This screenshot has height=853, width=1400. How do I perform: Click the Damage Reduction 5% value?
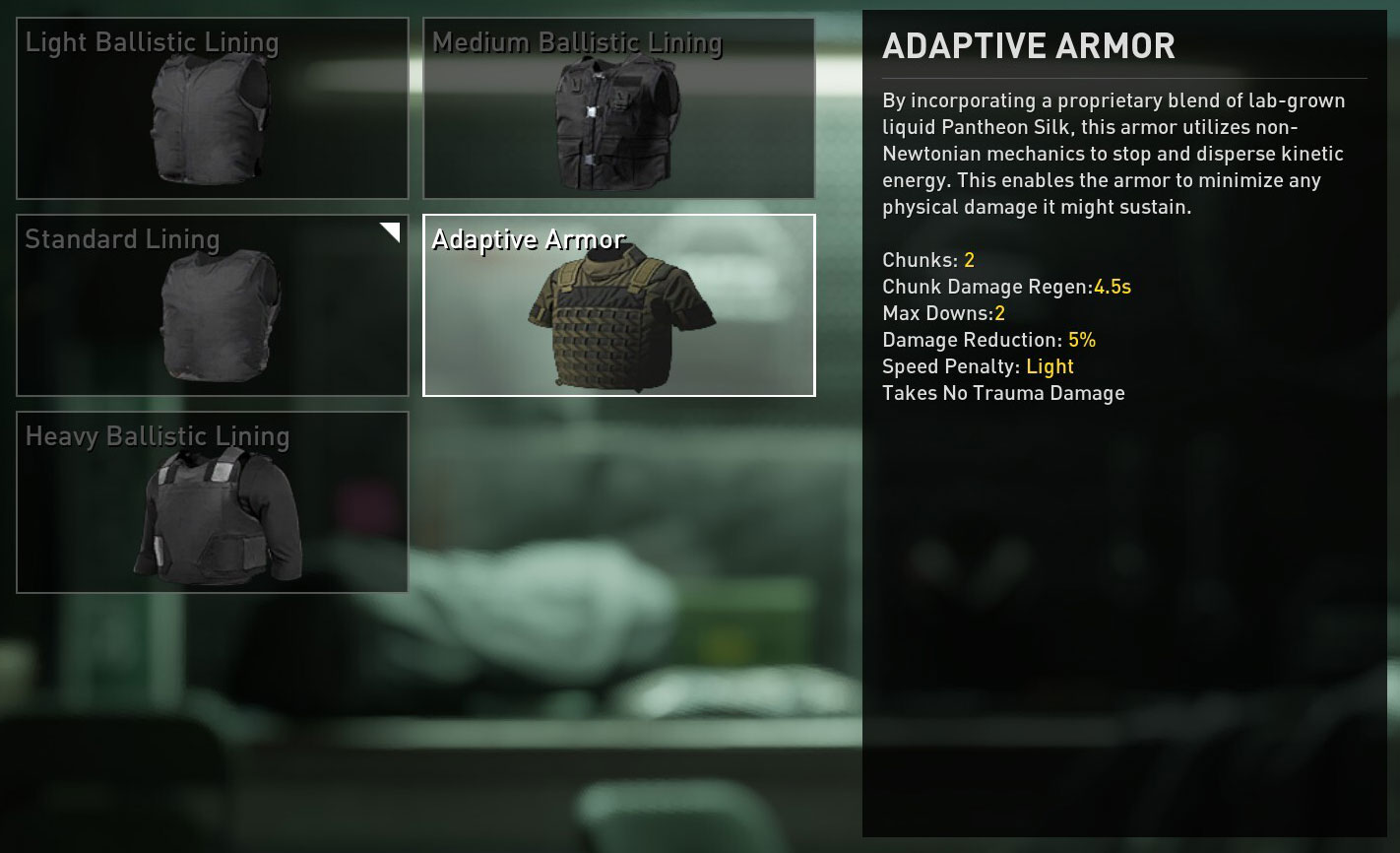[1086, 339]
